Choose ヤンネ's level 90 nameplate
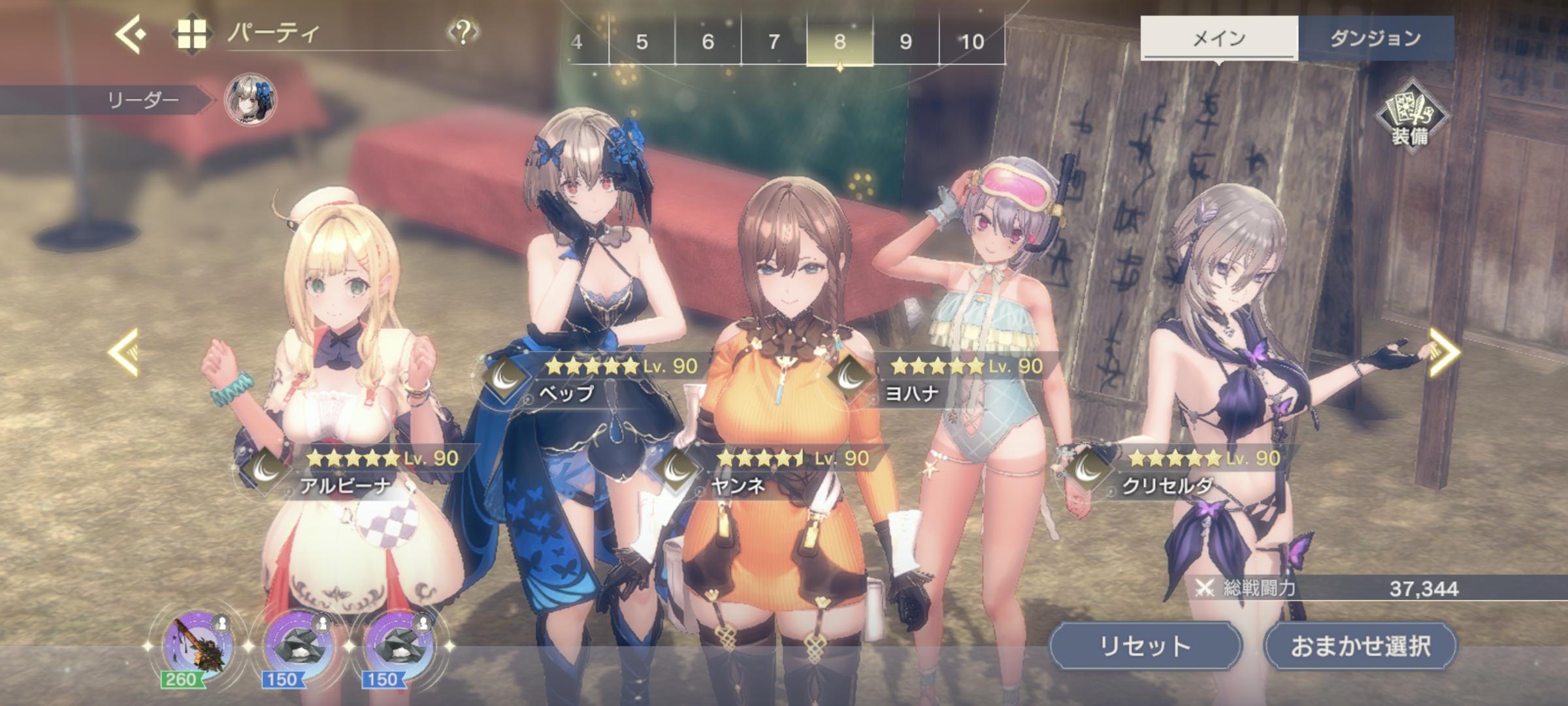Image resolution: width=1568 pixels, height=706 pixels. click(771, 471)
